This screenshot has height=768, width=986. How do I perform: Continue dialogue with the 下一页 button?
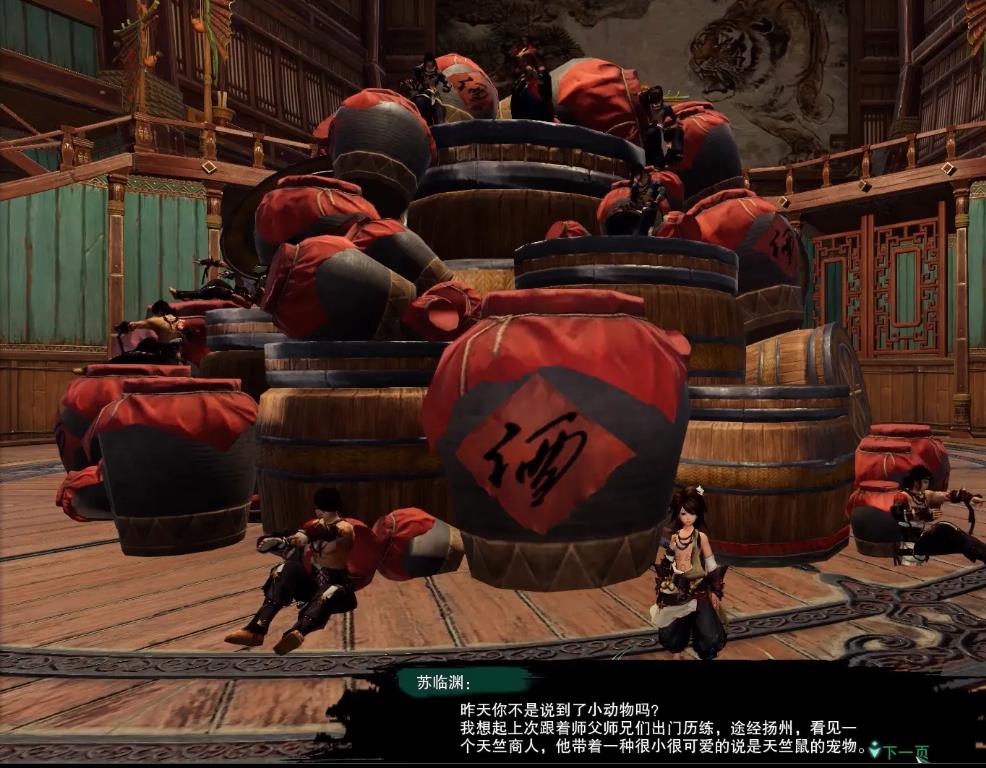(x=902, y=751)
